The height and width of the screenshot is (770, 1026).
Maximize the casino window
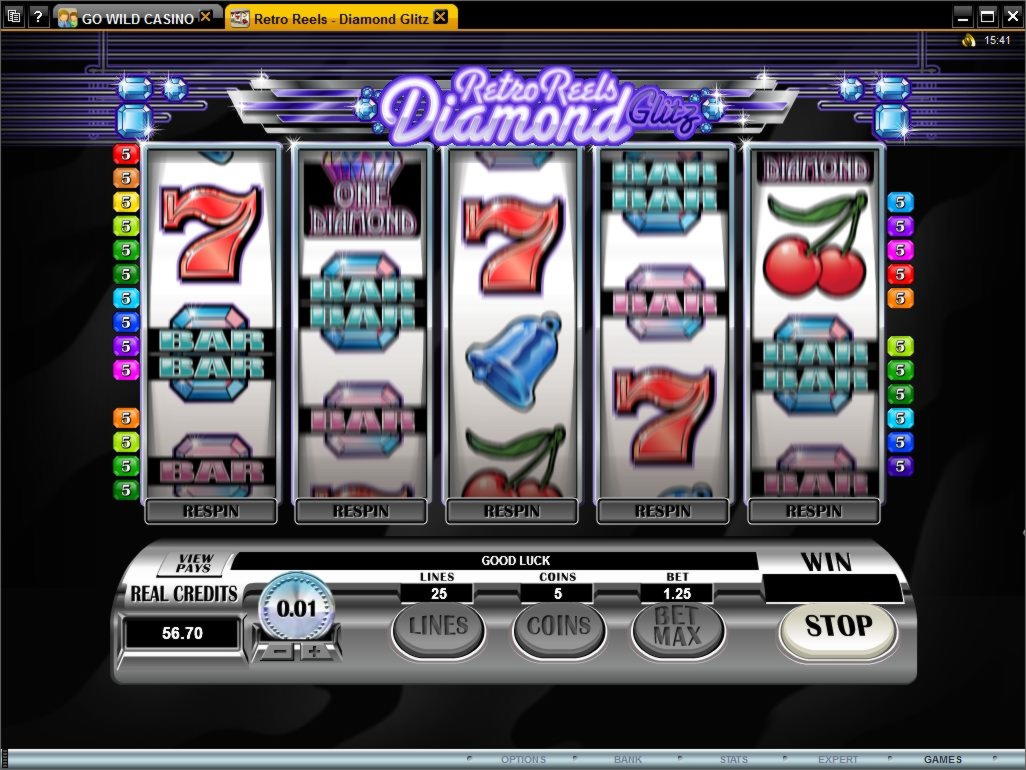click(988, 17)
